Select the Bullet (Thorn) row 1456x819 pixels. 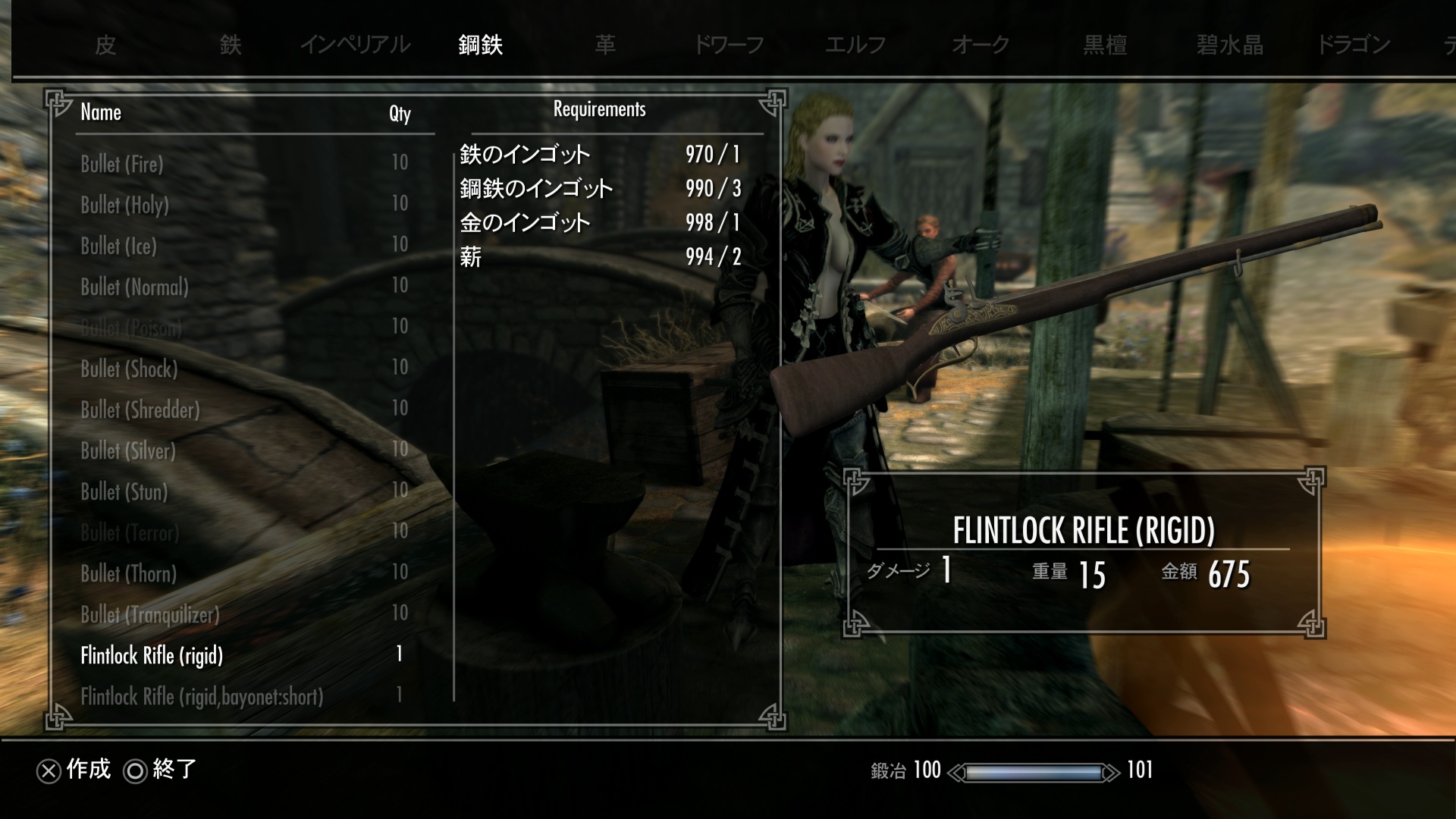click(129, 573)
